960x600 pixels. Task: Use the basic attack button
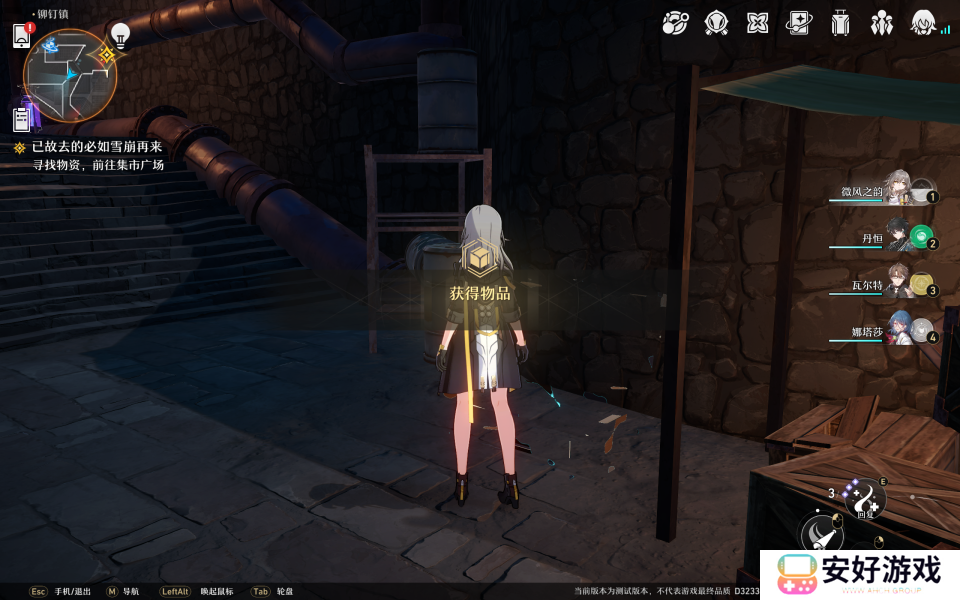(822, 537)
